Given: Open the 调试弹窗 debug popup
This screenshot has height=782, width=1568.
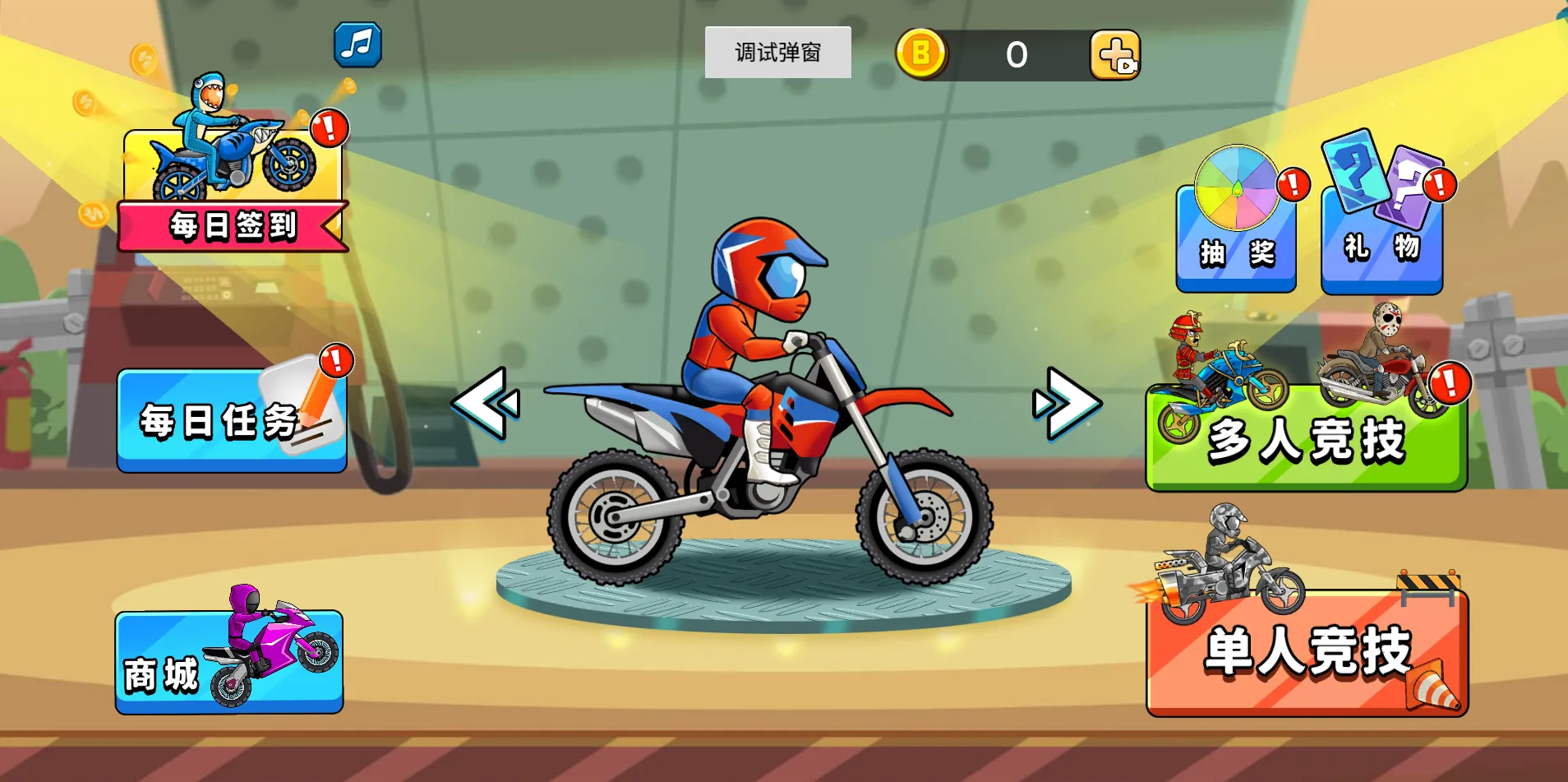Looking at the screenshot, I should (777, 53).
